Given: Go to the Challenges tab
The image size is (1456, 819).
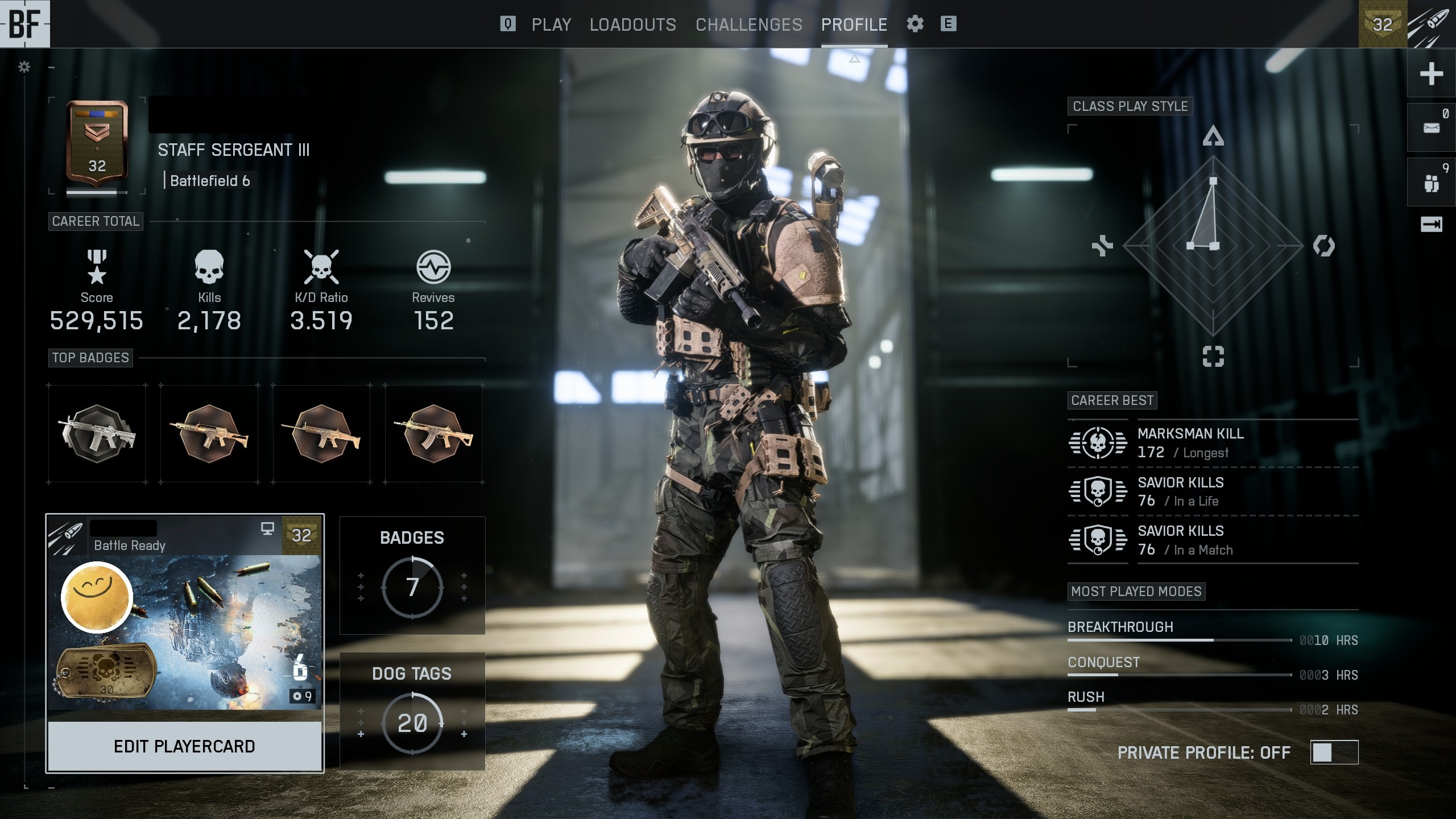Looking at the screenshot, I should (x=748, y=24).
